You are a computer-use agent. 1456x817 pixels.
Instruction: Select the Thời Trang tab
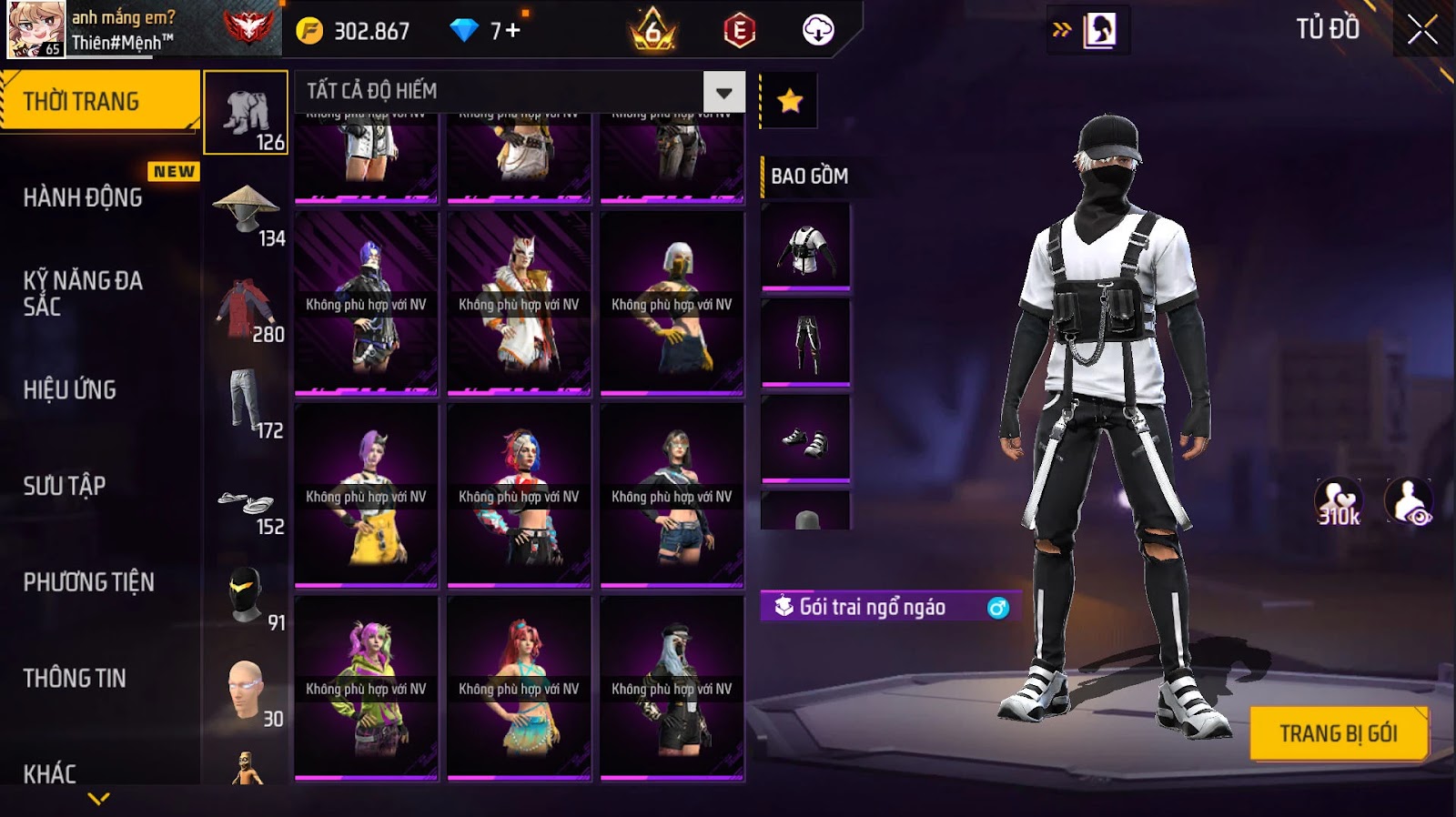click(x=98, y=101)
